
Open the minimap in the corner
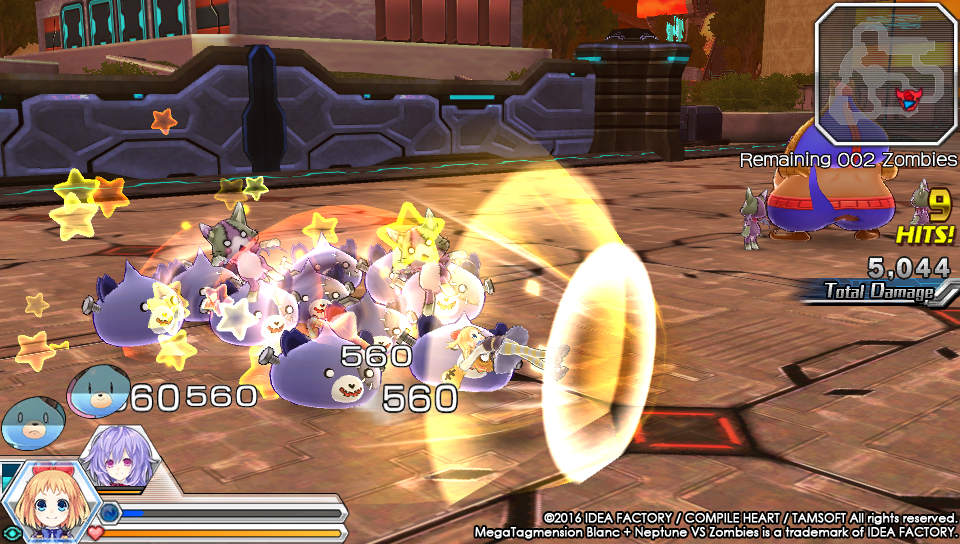click(886, 73)
